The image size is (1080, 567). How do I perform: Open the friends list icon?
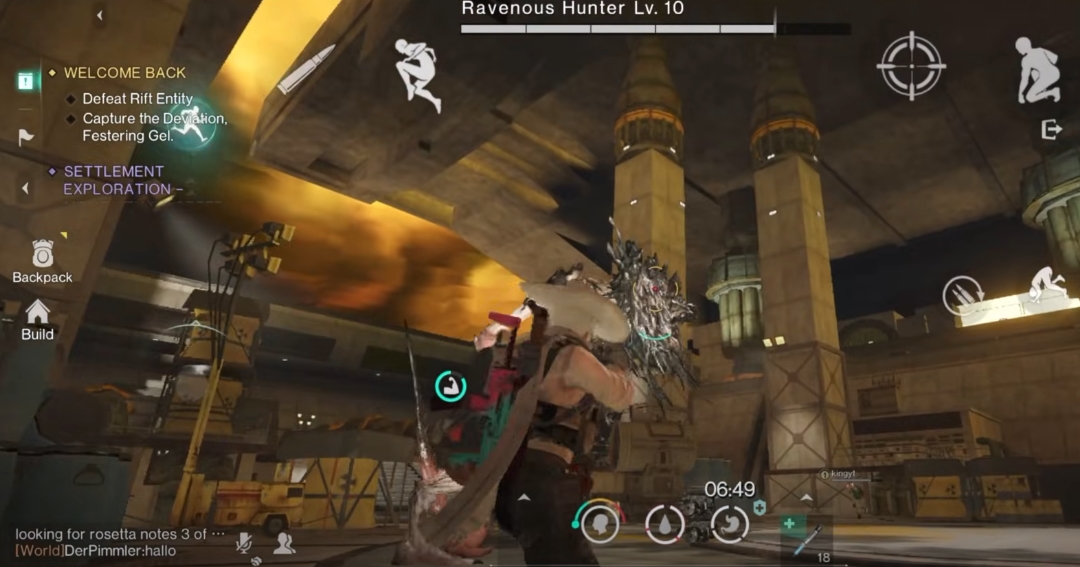[284, 542]
